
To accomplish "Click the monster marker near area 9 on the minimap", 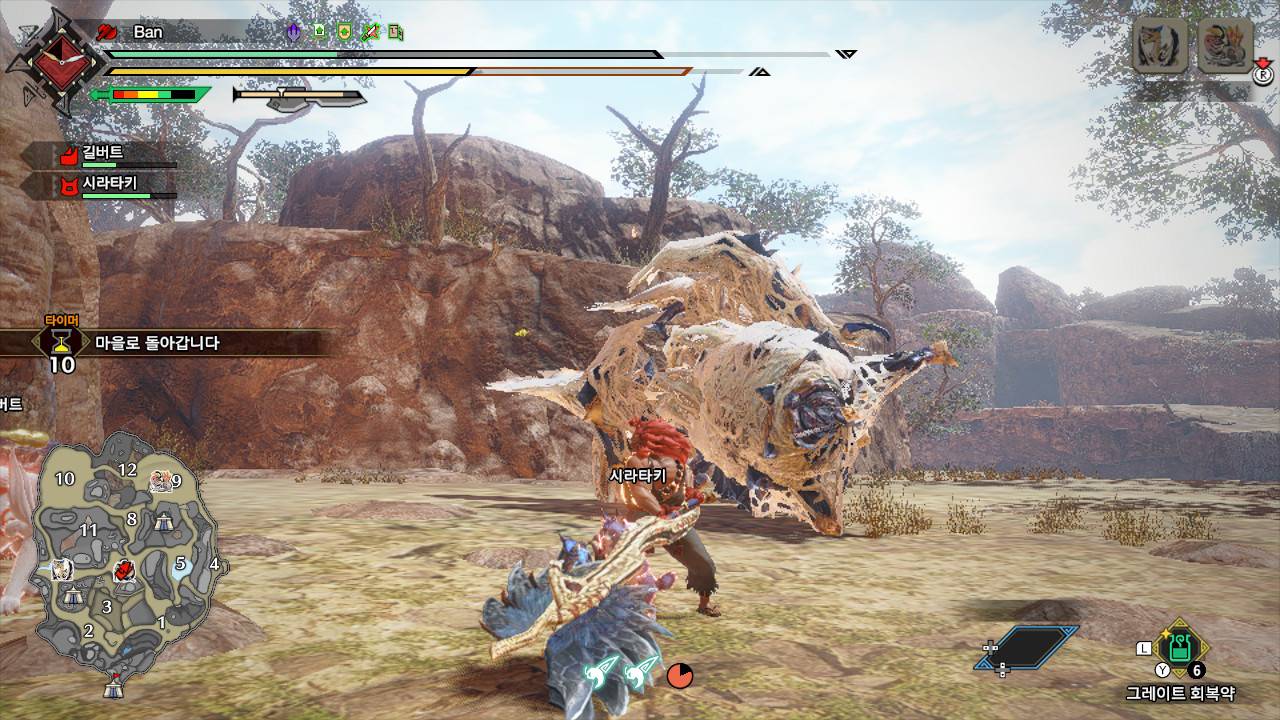I will pyautogui.click(x=160, y=482).
